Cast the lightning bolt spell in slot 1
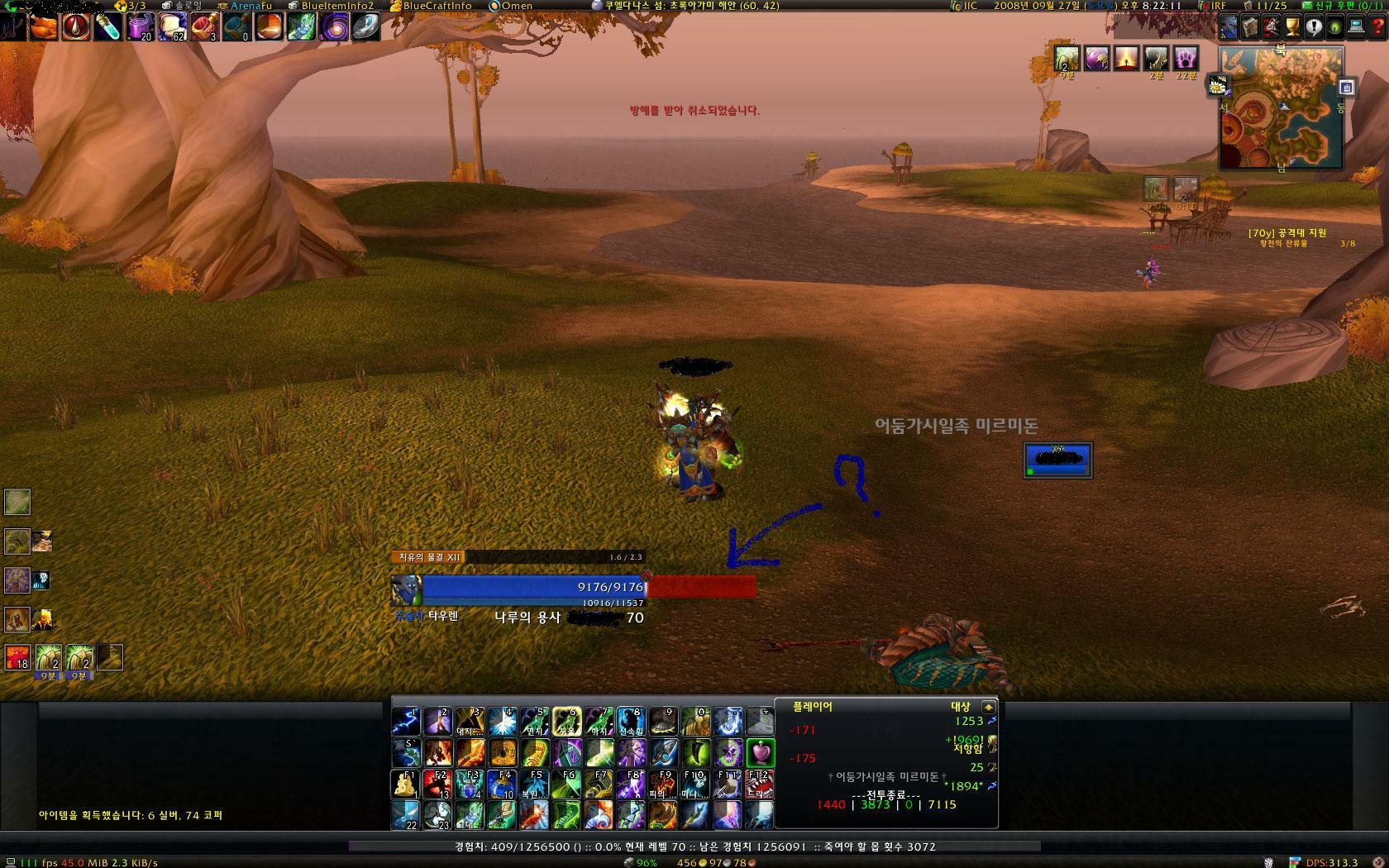Viewport: 1389px width, 868px height. [x=405, y=721]
